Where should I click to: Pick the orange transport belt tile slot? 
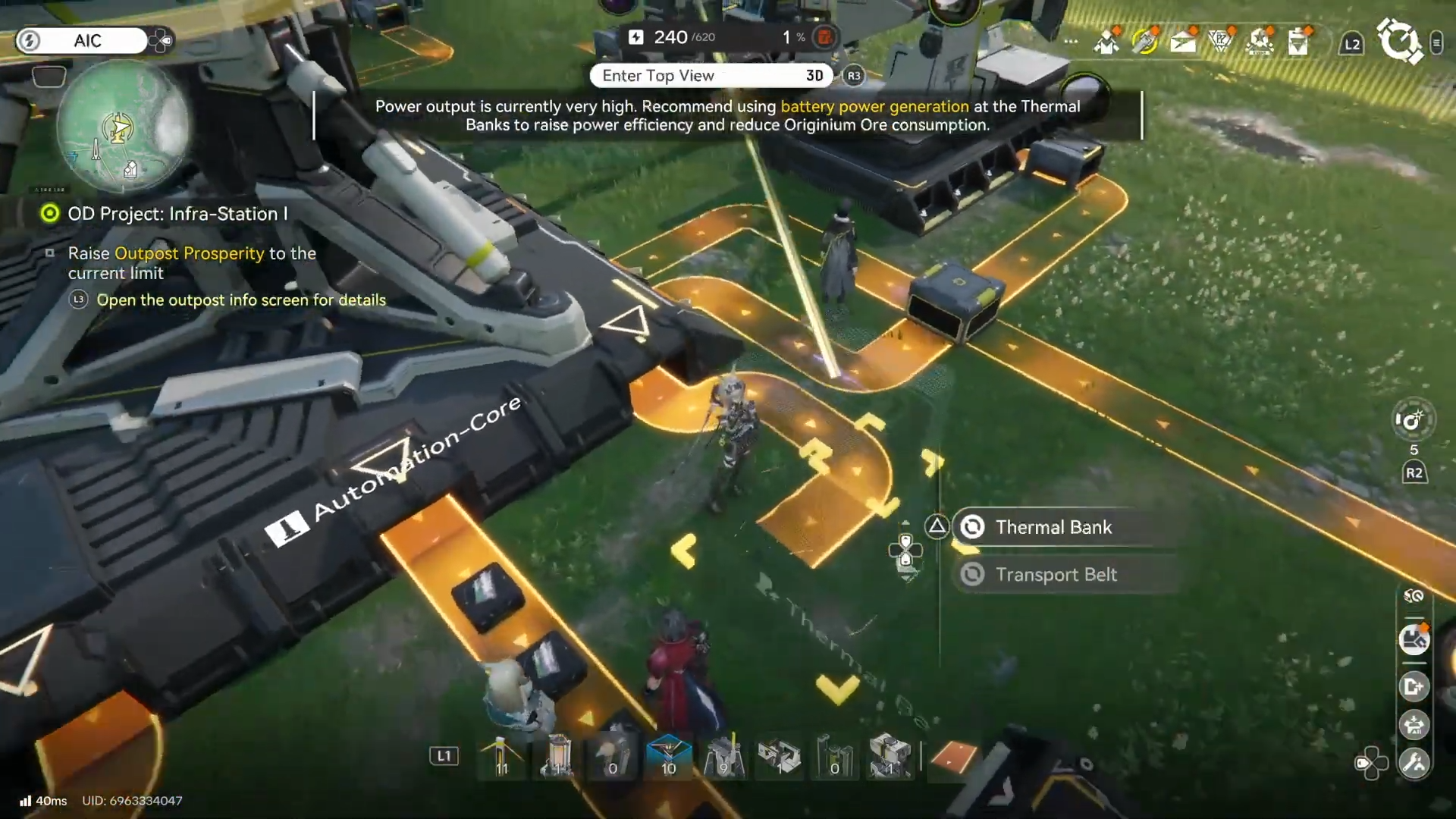(x=953, y=757)
